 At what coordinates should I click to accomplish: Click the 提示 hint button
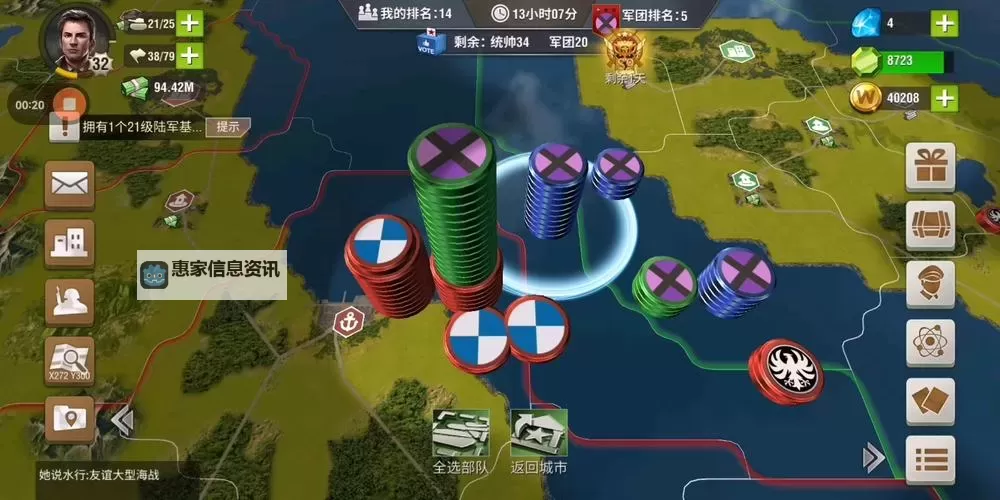coord(228,127)
